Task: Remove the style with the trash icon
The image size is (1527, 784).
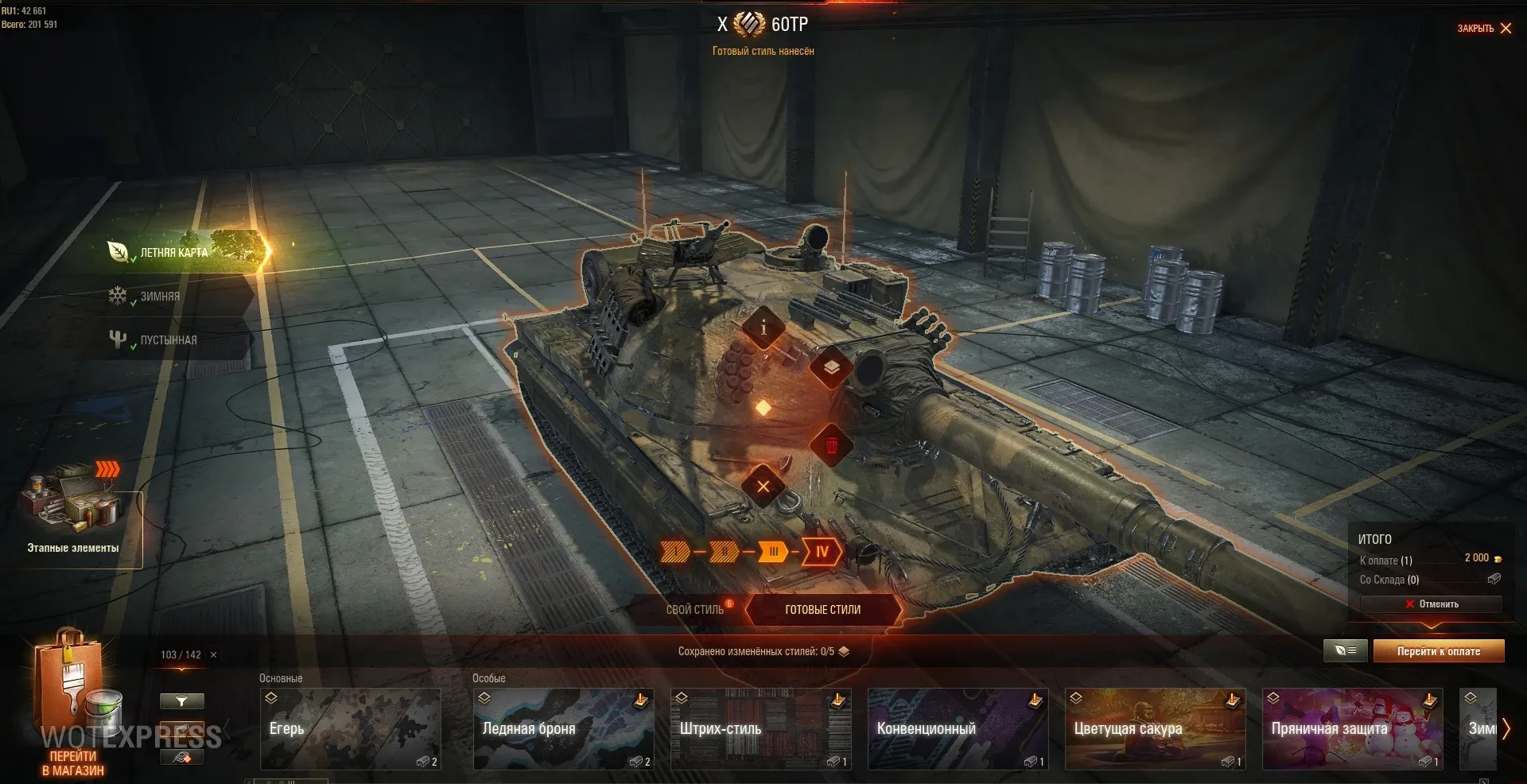Action: (x=831, y=445)
